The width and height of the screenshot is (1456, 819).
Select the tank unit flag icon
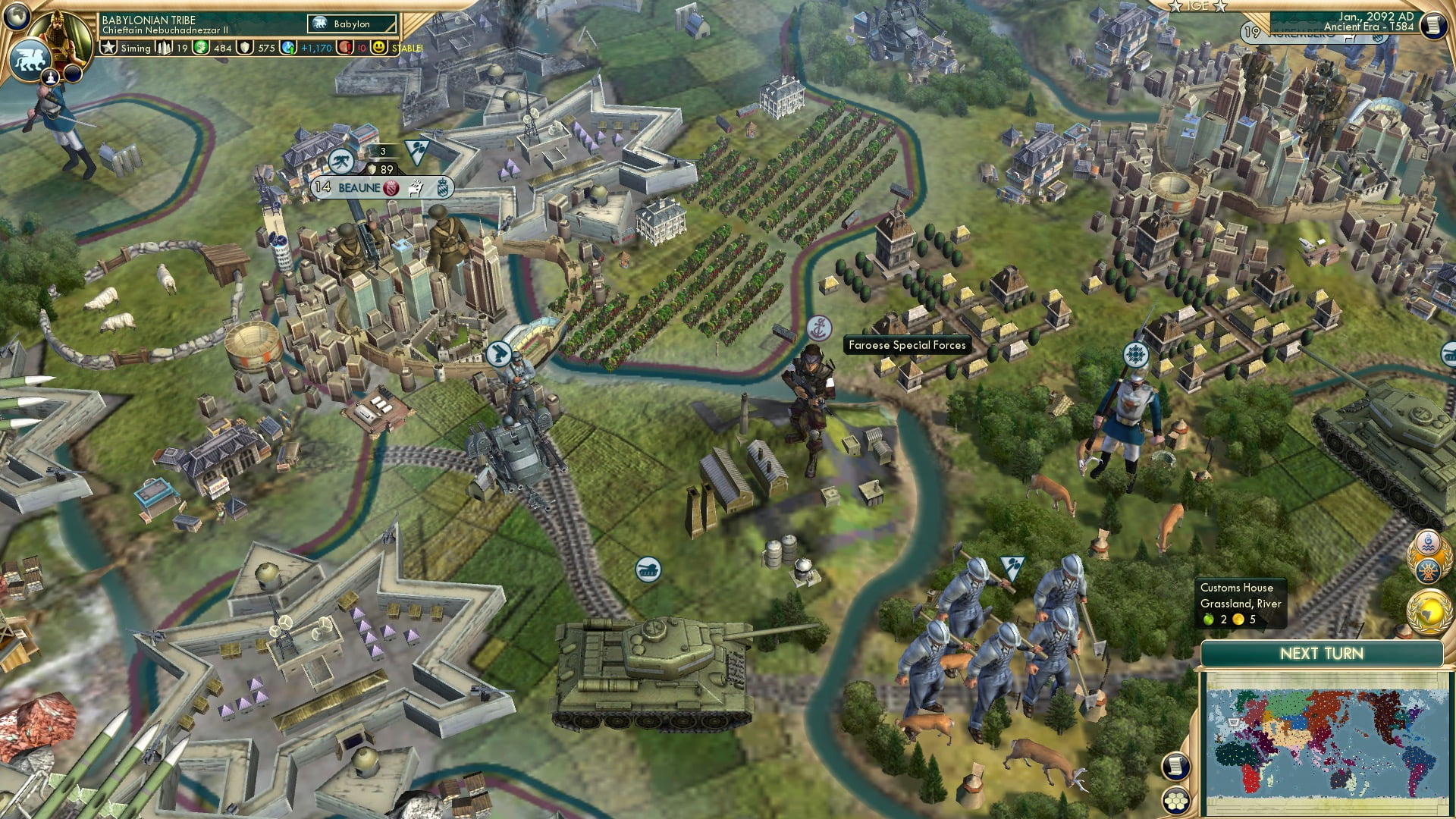[x=648, y=570]
